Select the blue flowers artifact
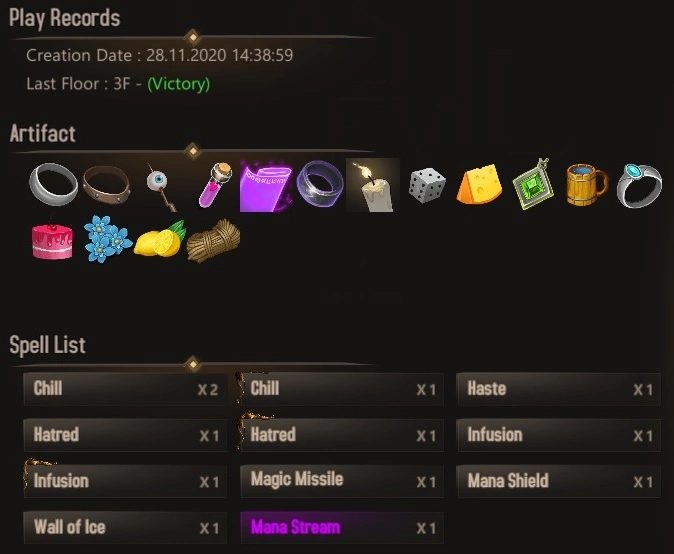 (106, 240)
